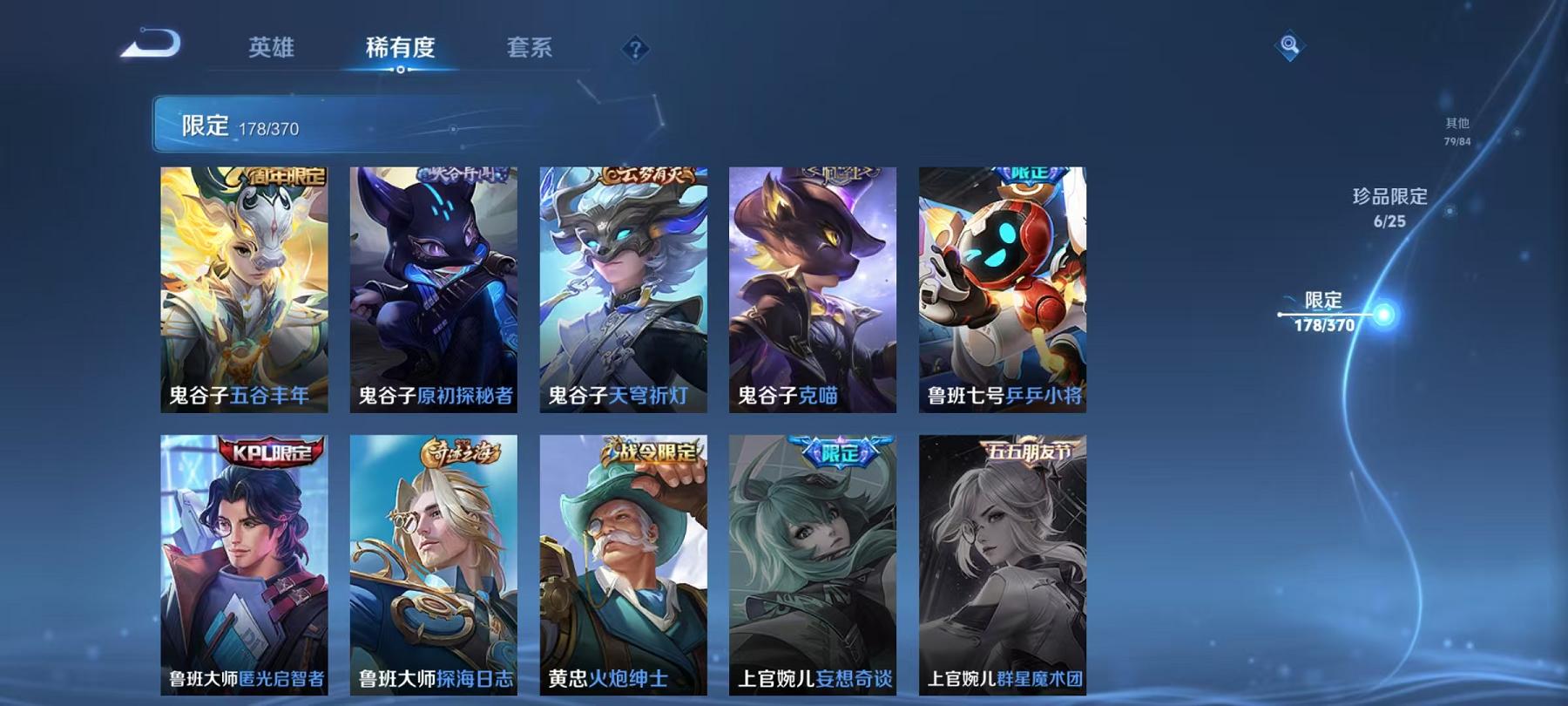Image resolution: width=1568 pixels, height=706 pixels.
Task: Open the help question mark icon
Action: 637,48
